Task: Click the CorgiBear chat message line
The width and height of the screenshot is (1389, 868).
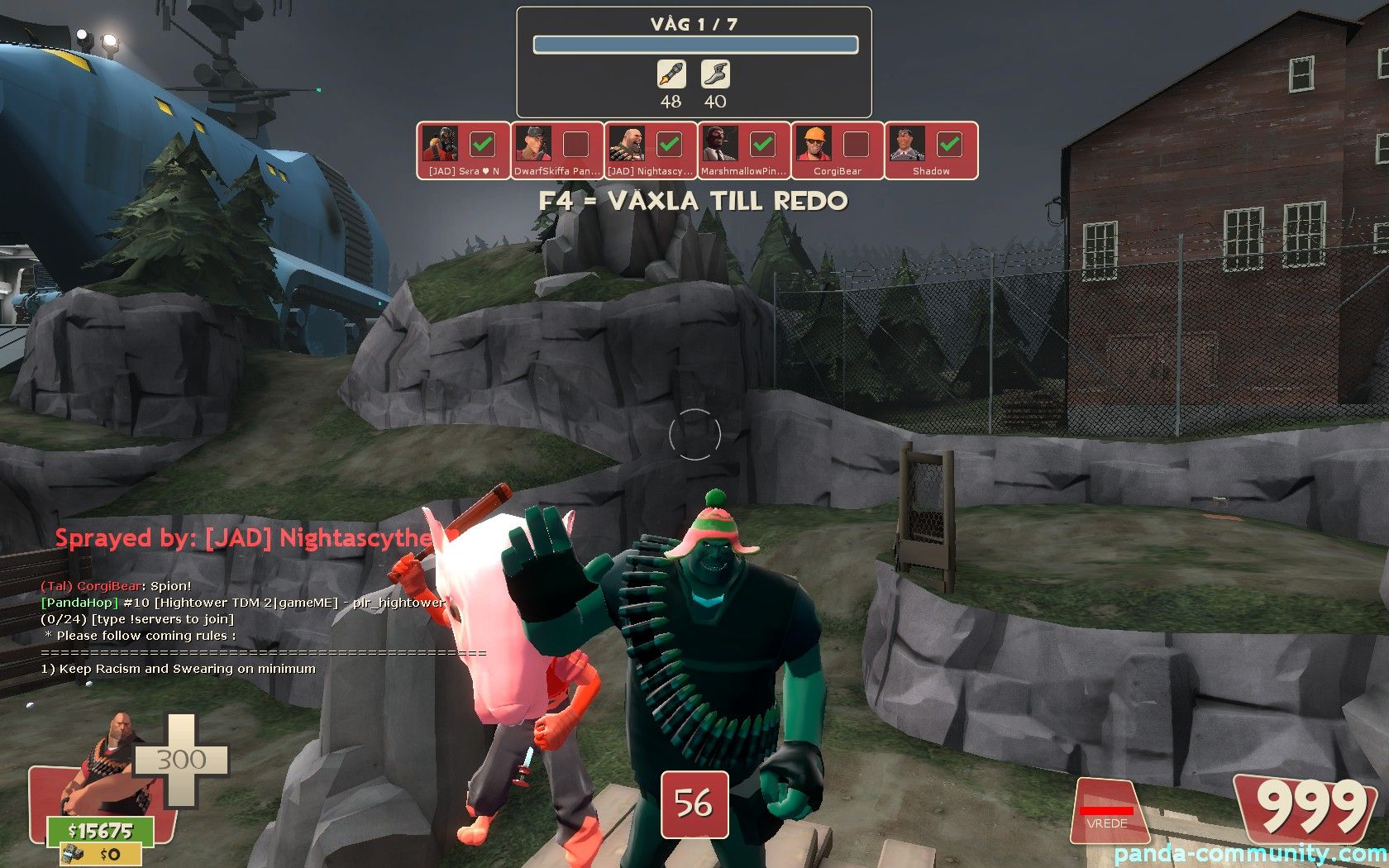Action: [116, 586]
